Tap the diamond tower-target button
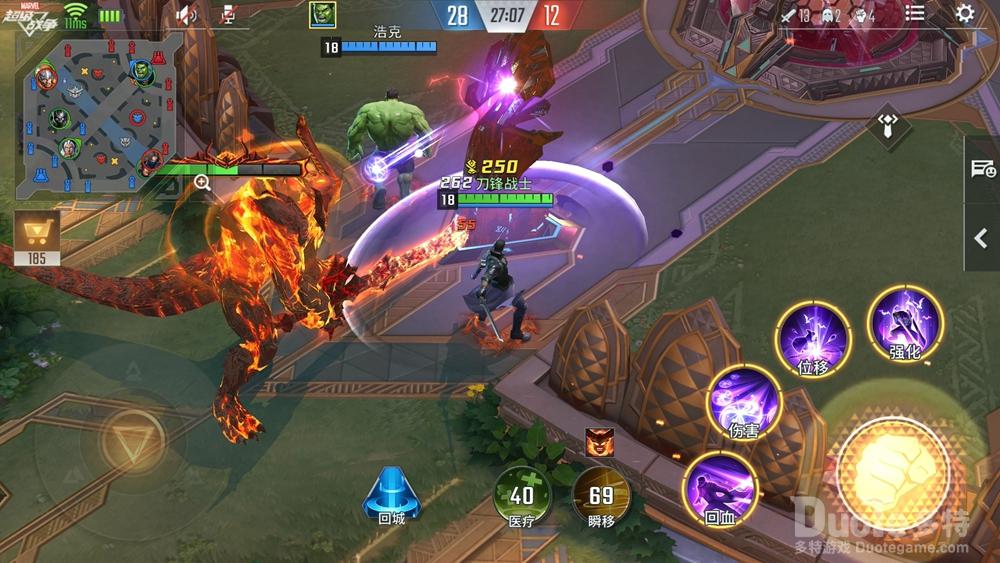This screenshot has height=563, width=1000. [888, 124]
